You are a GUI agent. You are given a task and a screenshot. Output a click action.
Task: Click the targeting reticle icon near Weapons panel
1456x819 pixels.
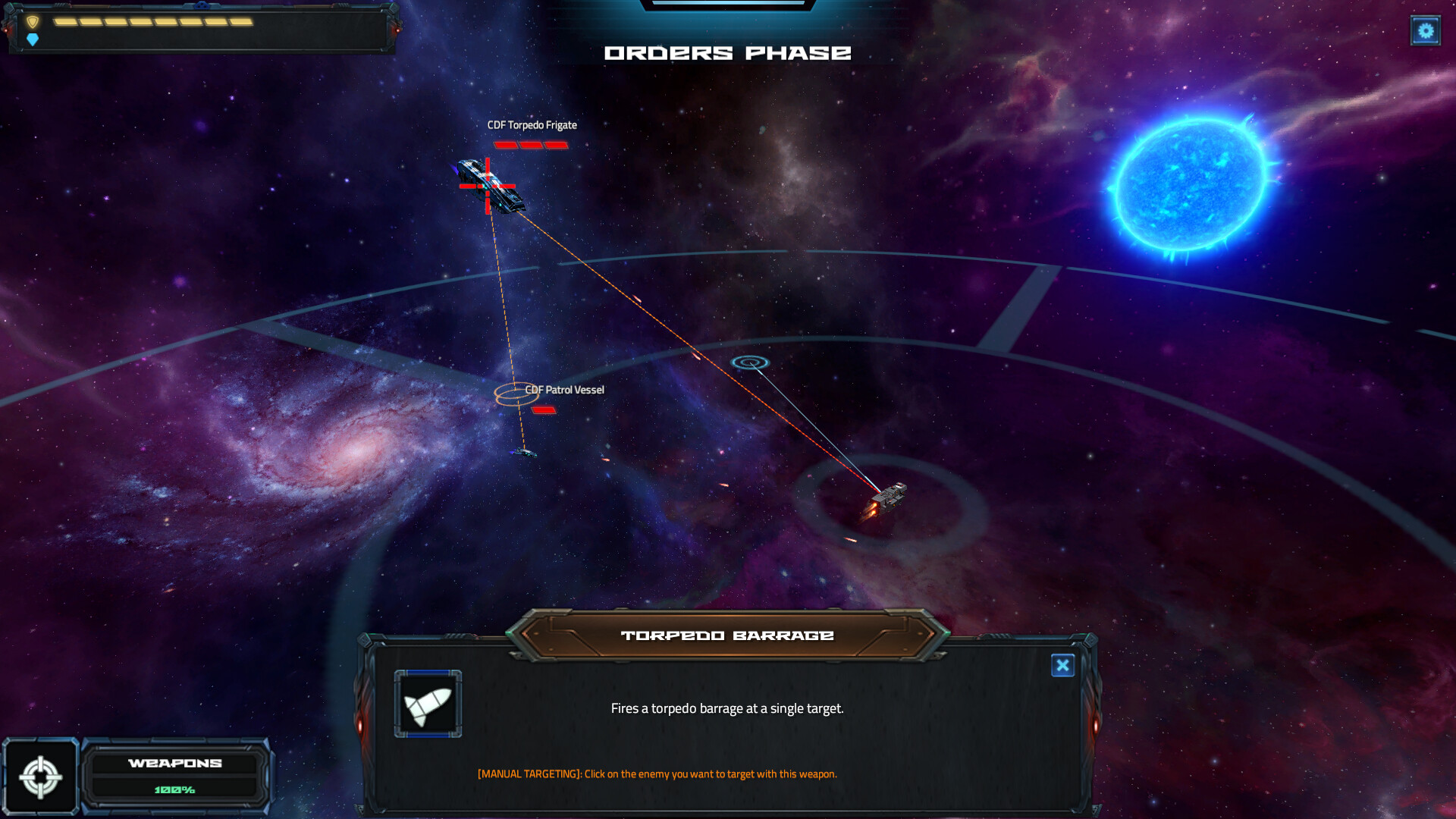42,777
